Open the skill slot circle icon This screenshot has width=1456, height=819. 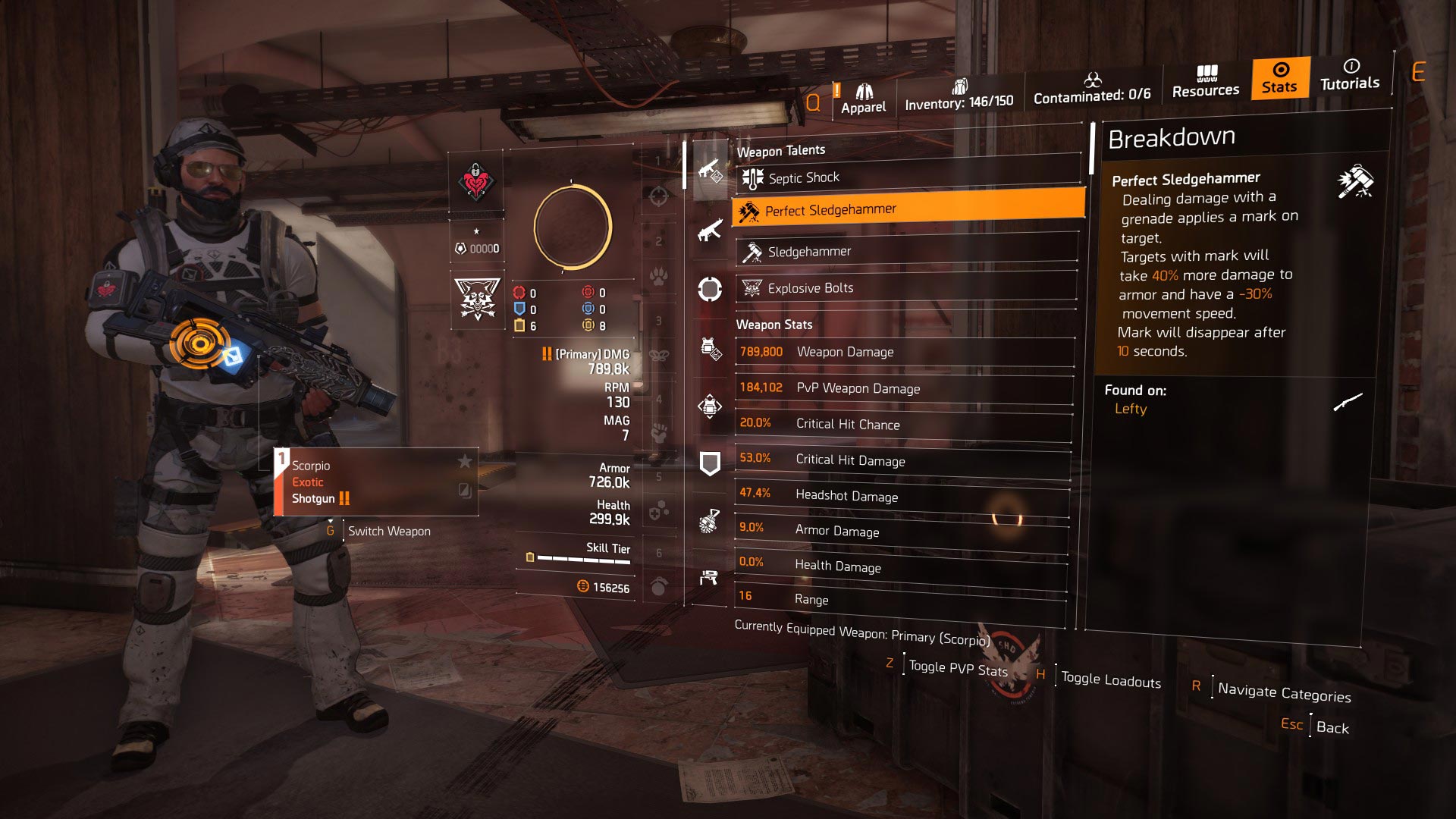coord(711,290)
